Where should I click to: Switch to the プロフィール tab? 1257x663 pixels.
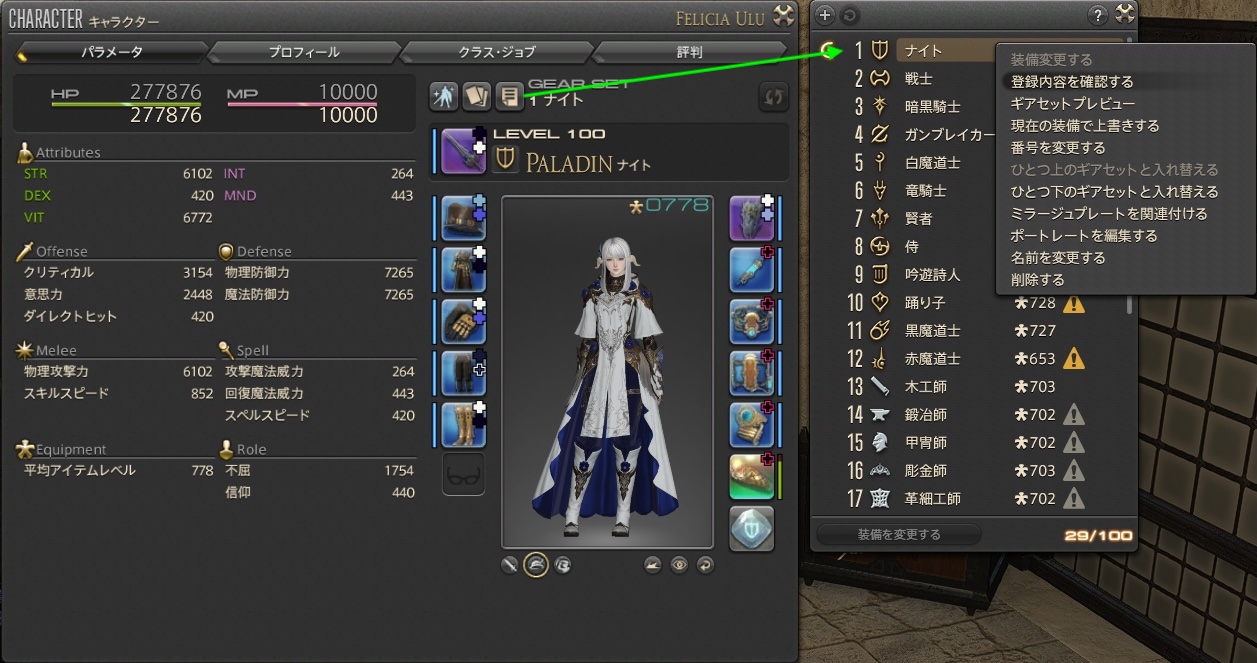pyautogui.click(x=304, y=52)
